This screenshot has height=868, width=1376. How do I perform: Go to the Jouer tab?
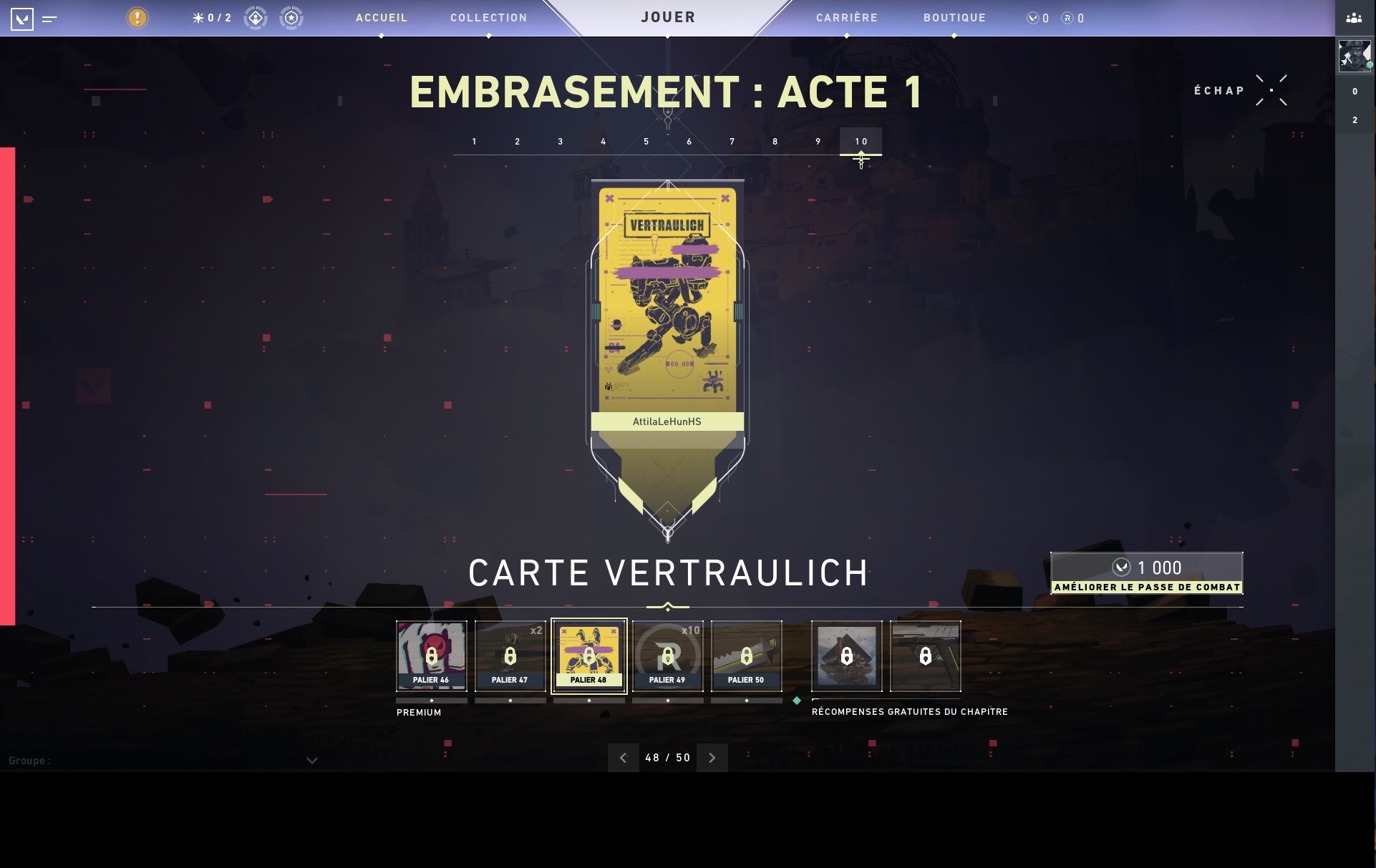coord(668,17)
